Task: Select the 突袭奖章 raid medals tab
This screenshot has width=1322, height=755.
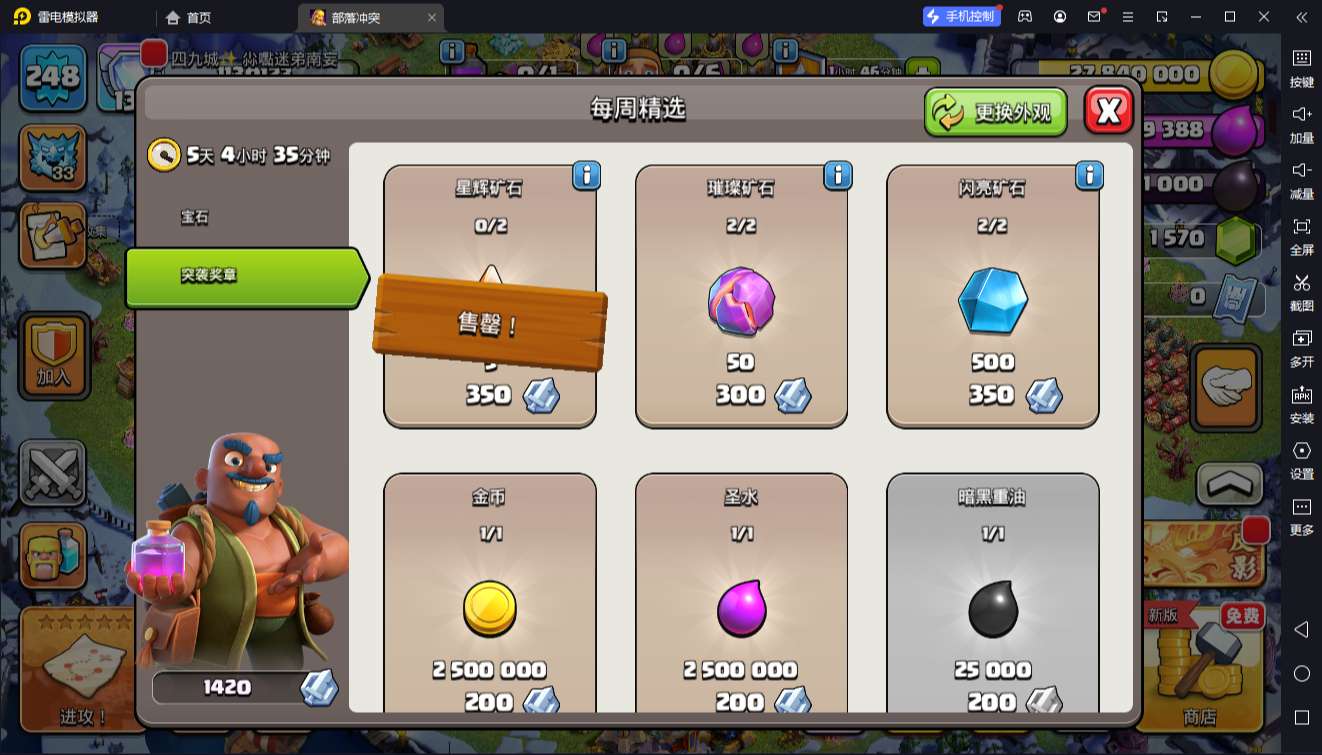Action: 245,276
